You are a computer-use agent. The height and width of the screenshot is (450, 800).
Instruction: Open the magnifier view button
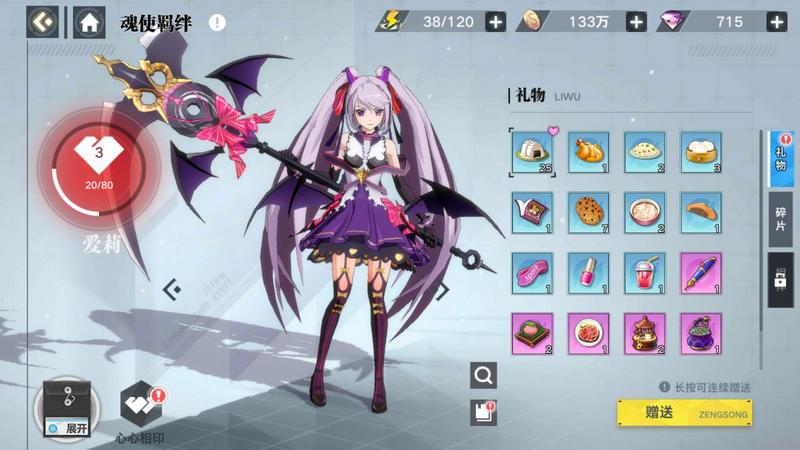pos(484,375)
